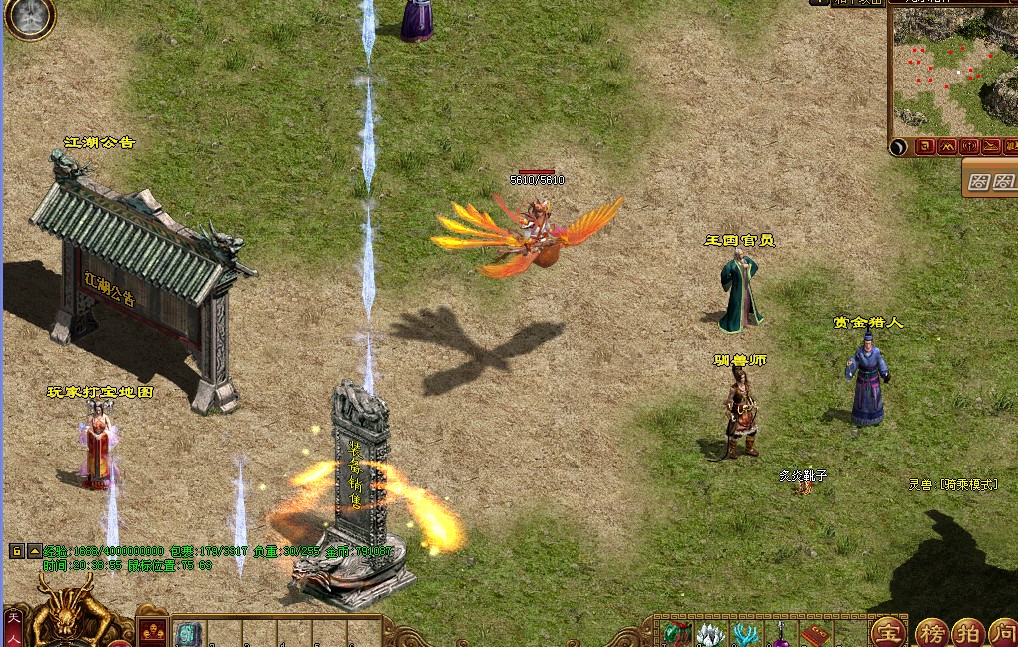Use the white lotus hotbar item

710,634
